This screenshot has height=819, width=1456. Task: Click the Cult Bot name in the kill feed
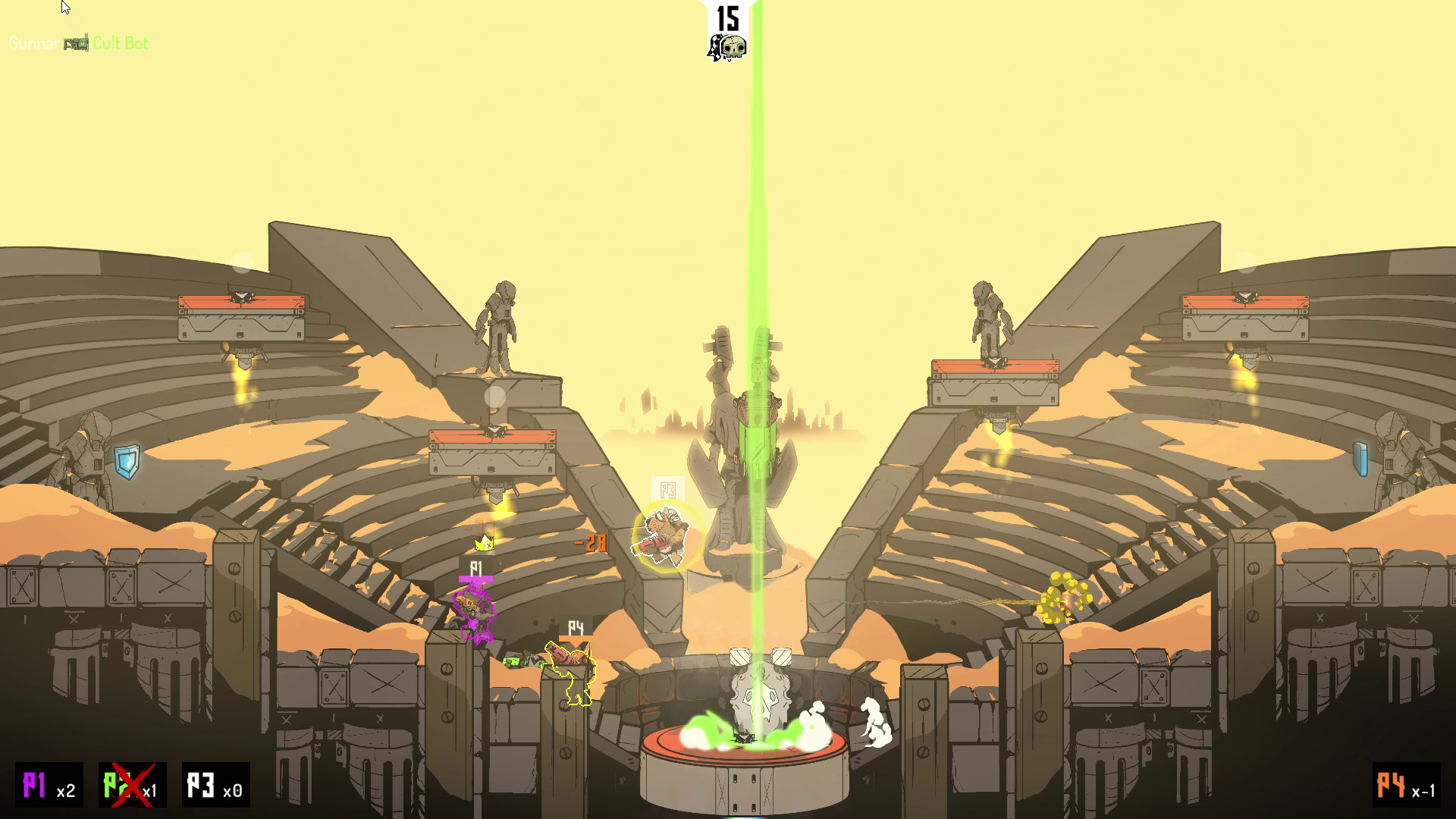pos(121,43)
